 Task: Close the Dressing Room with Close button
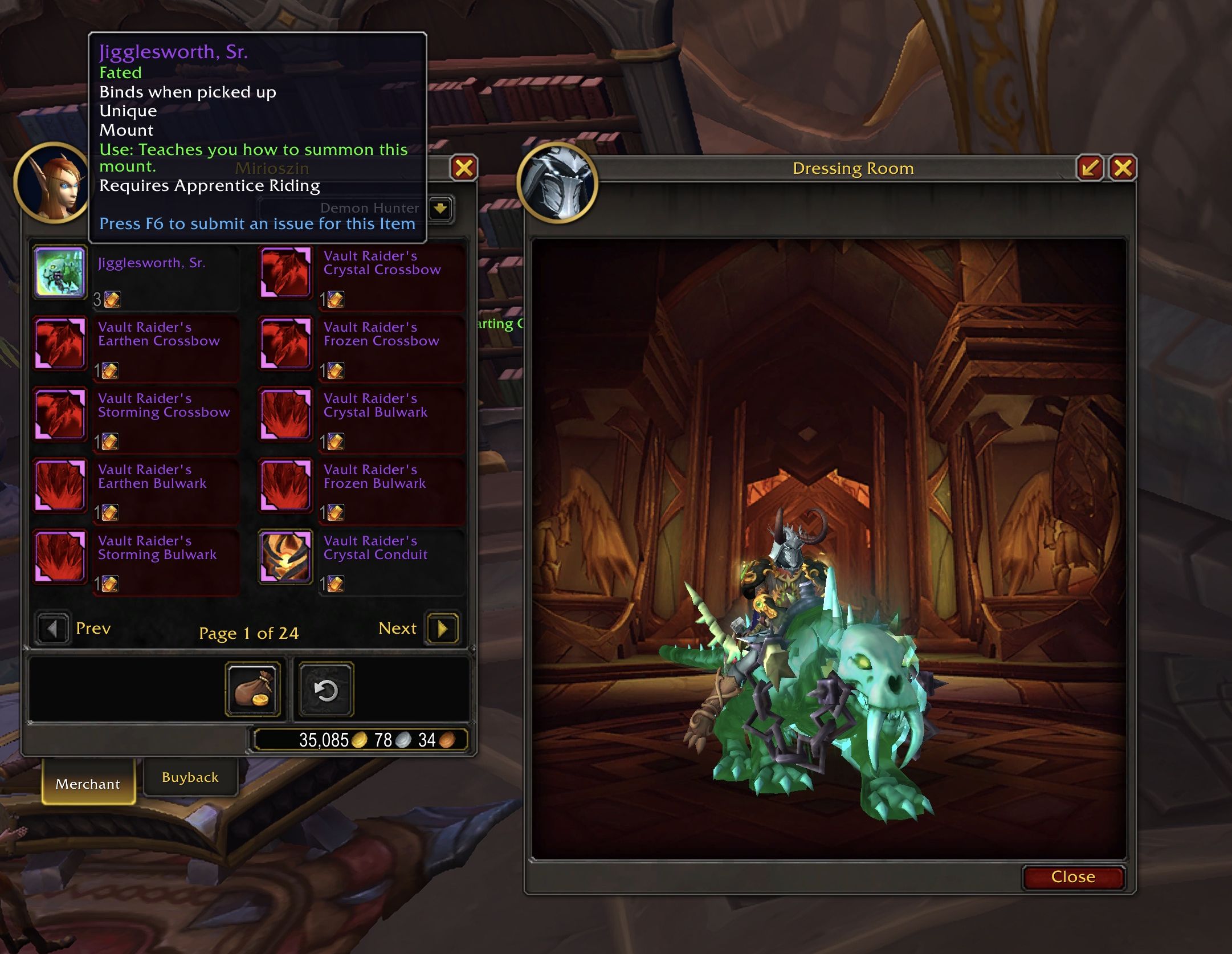pos(1073,876)
